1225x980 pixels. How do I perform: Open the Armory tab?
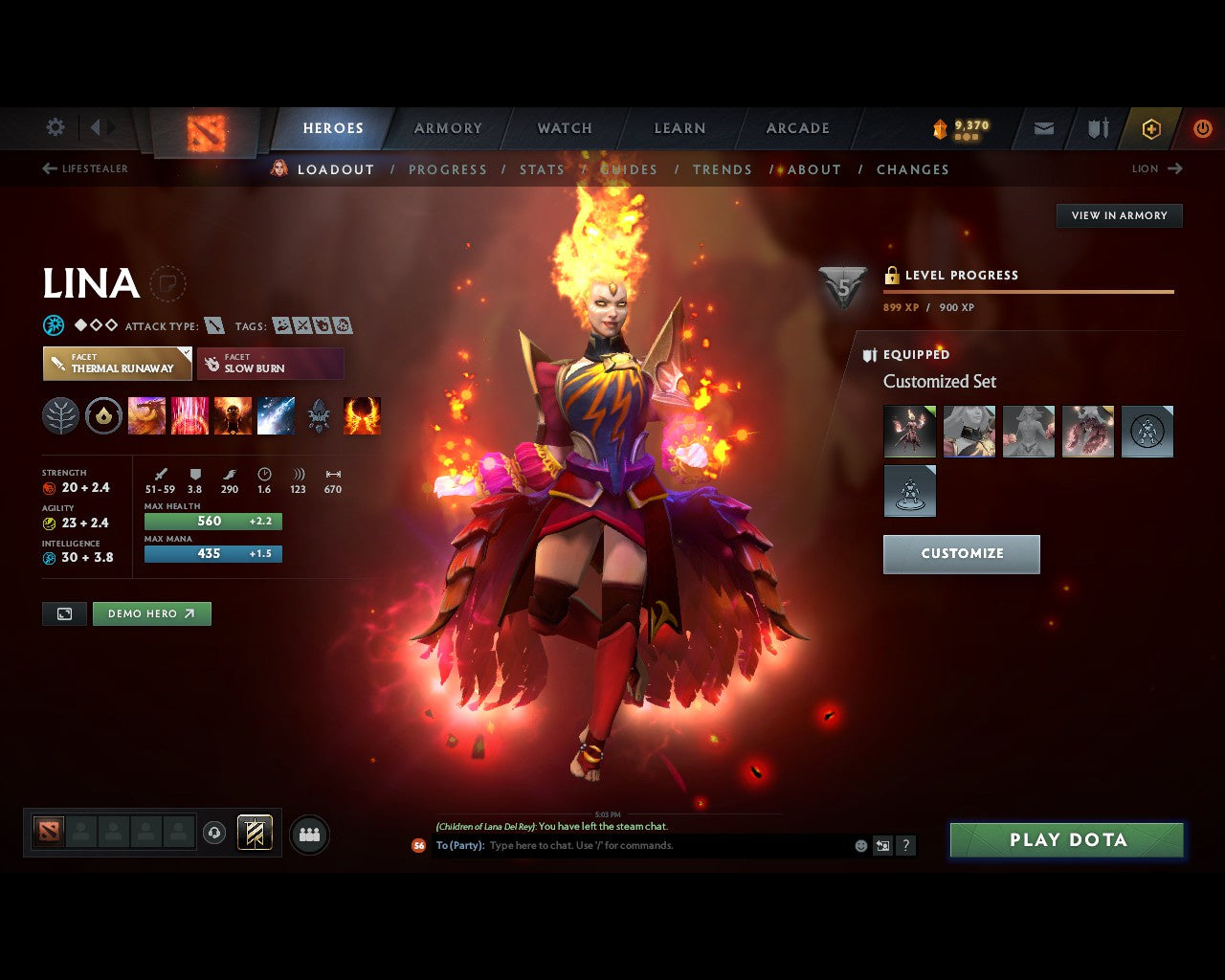(448, 128)
